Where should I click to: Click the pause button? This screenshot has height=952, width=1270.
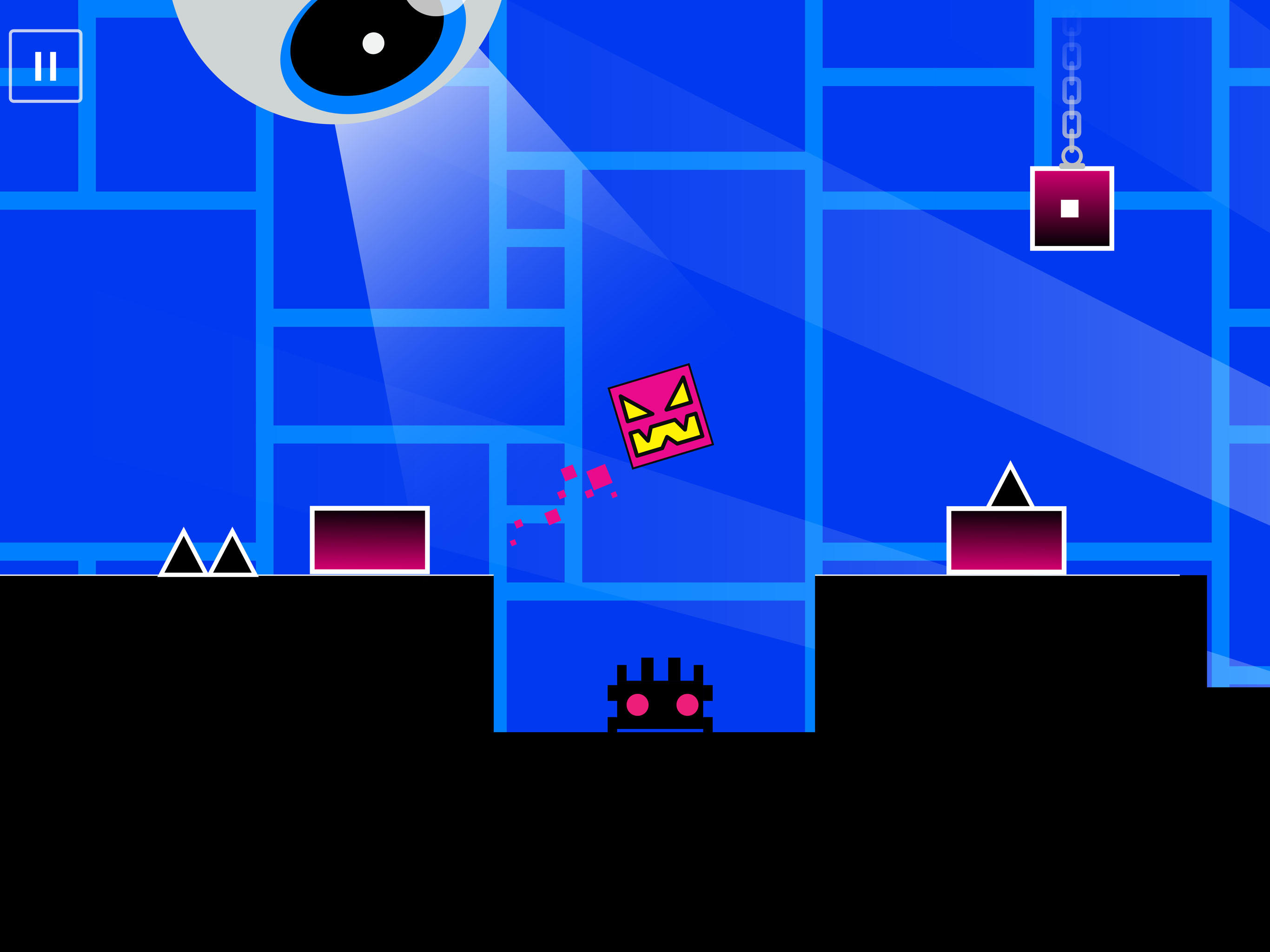pyautogui.click(x=46, y=65)
